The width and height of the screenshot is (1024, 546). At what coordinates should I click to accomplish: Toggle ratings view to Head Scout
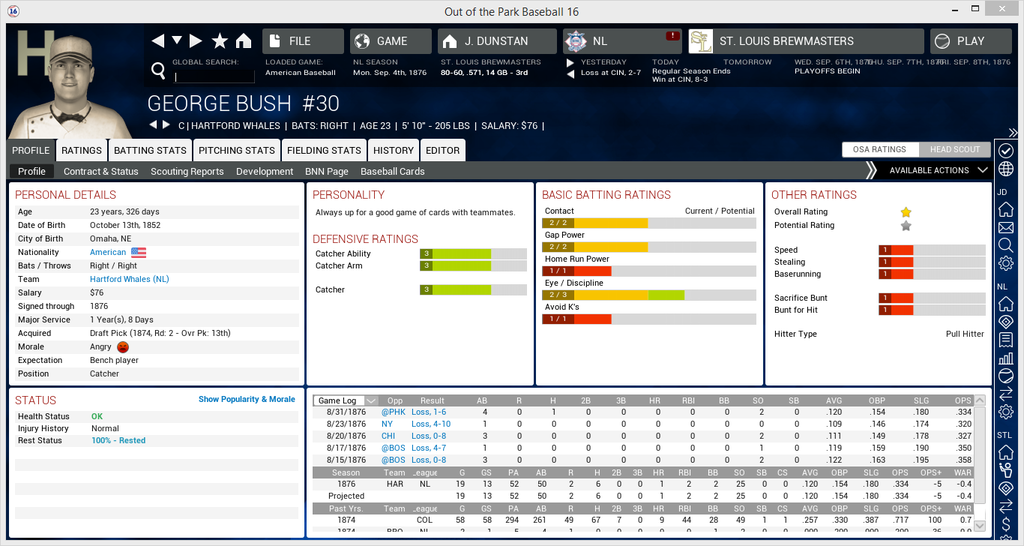953,149
